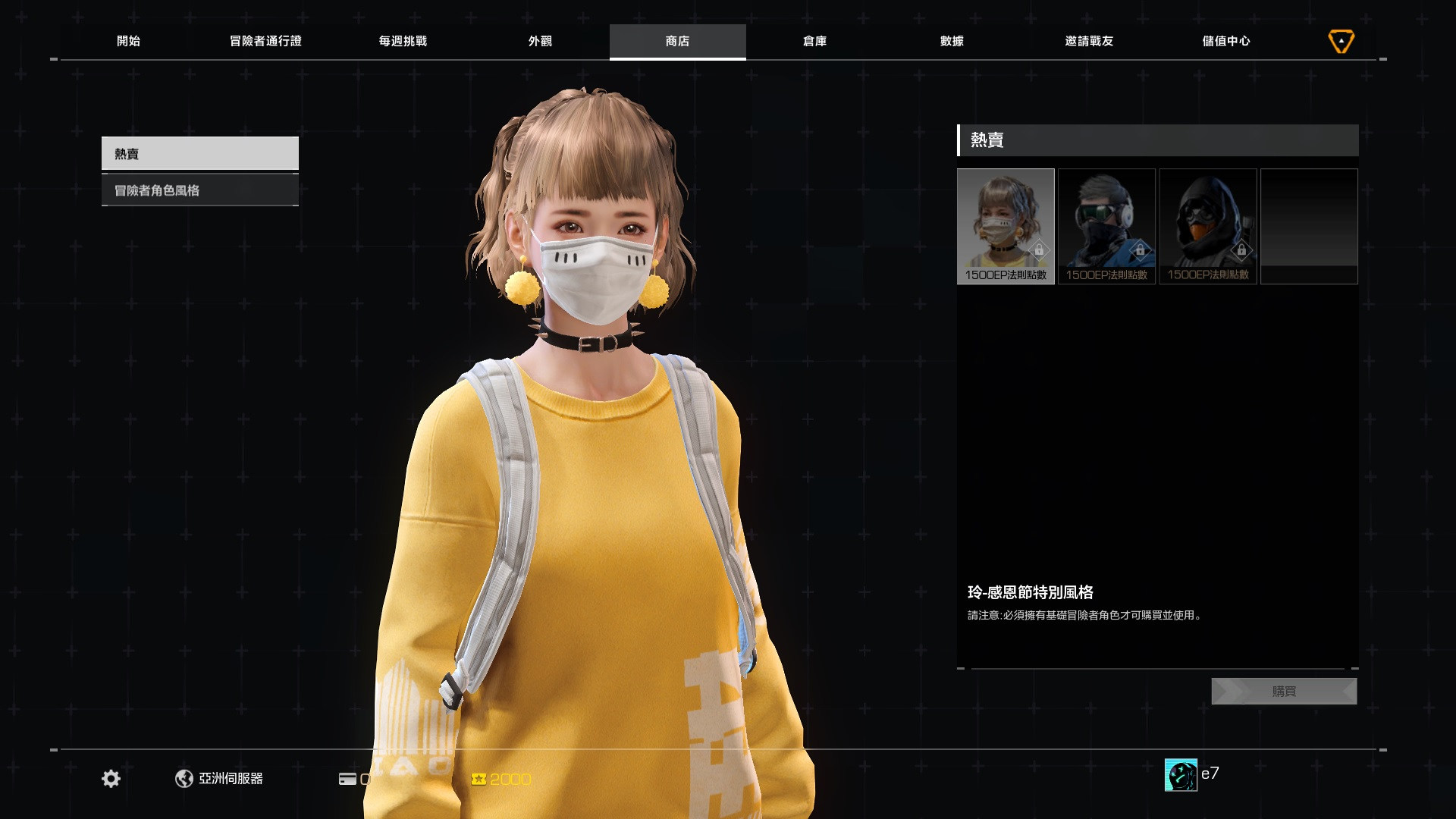Image resolution: width=1456 pixels, height=819 pixels.
Task: Click the 購買 purchase button
Action: [1284, 691]
